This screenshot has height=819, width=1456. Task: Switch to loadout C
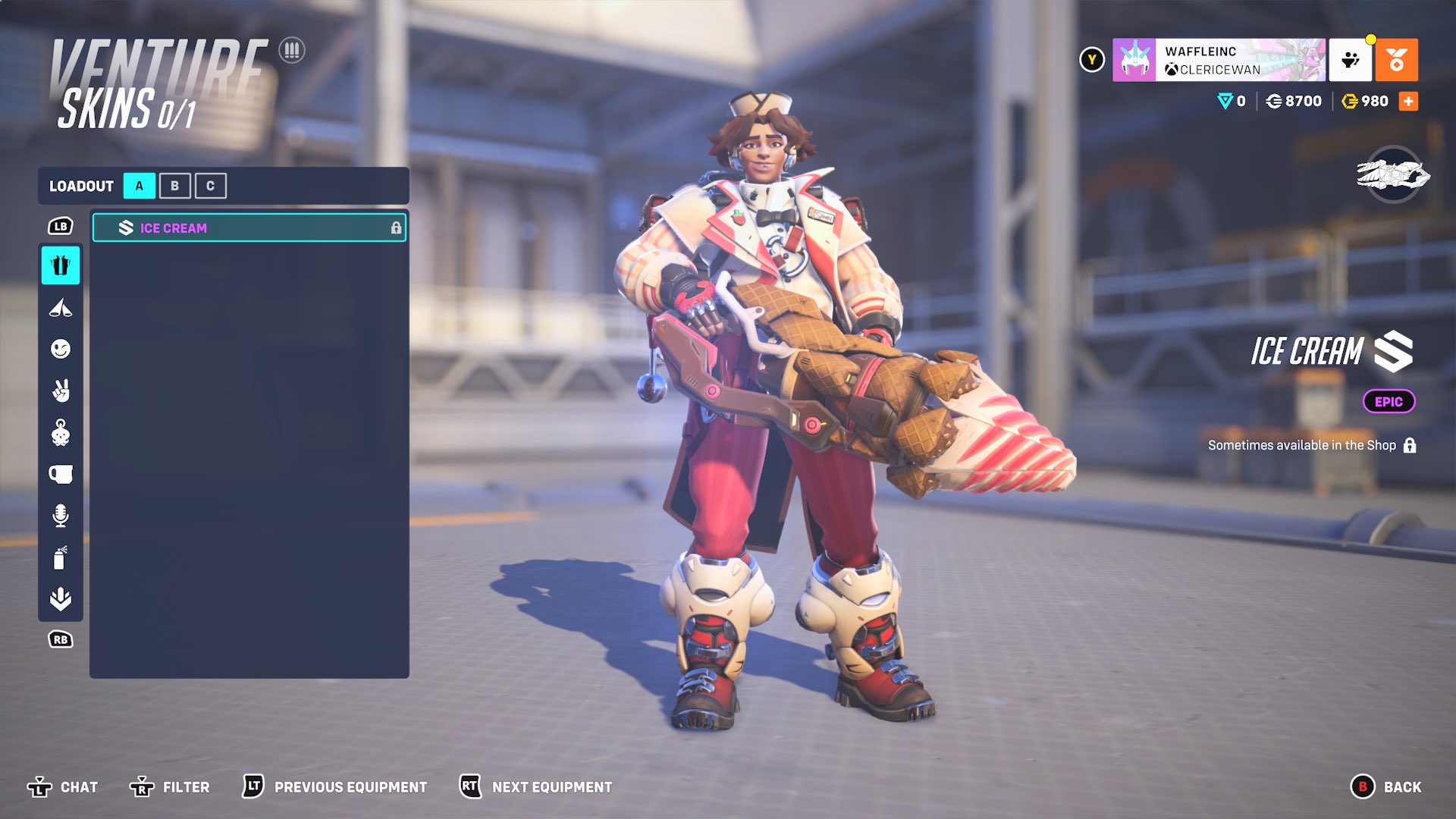tap(210, 186)
